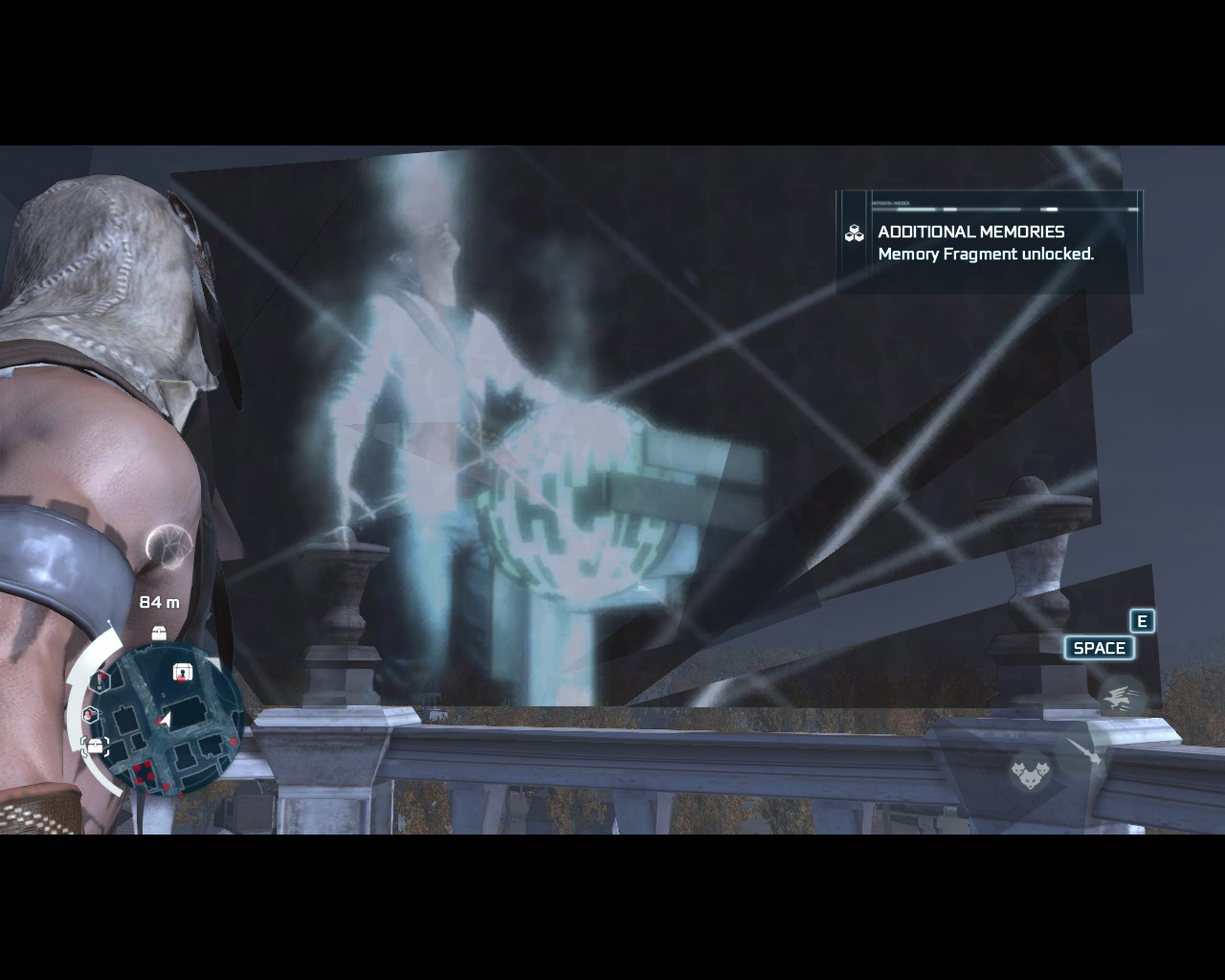Image resolution: width=1225 pixels, height=980 pixels.
Task: Open the Additional Memories notification
Action: 989,243
